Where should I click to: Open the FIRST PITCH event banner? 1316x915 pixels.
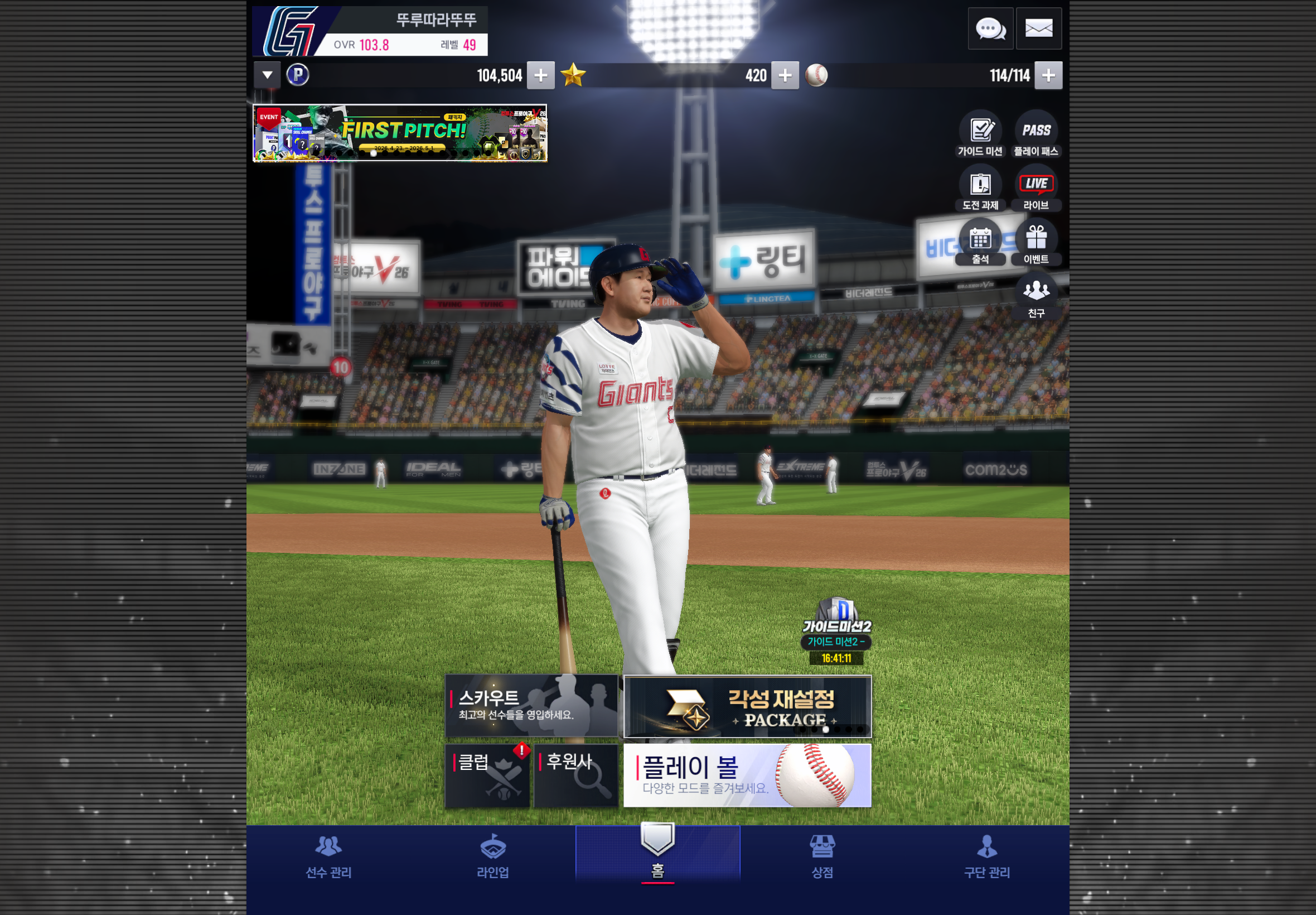point(399,133)
